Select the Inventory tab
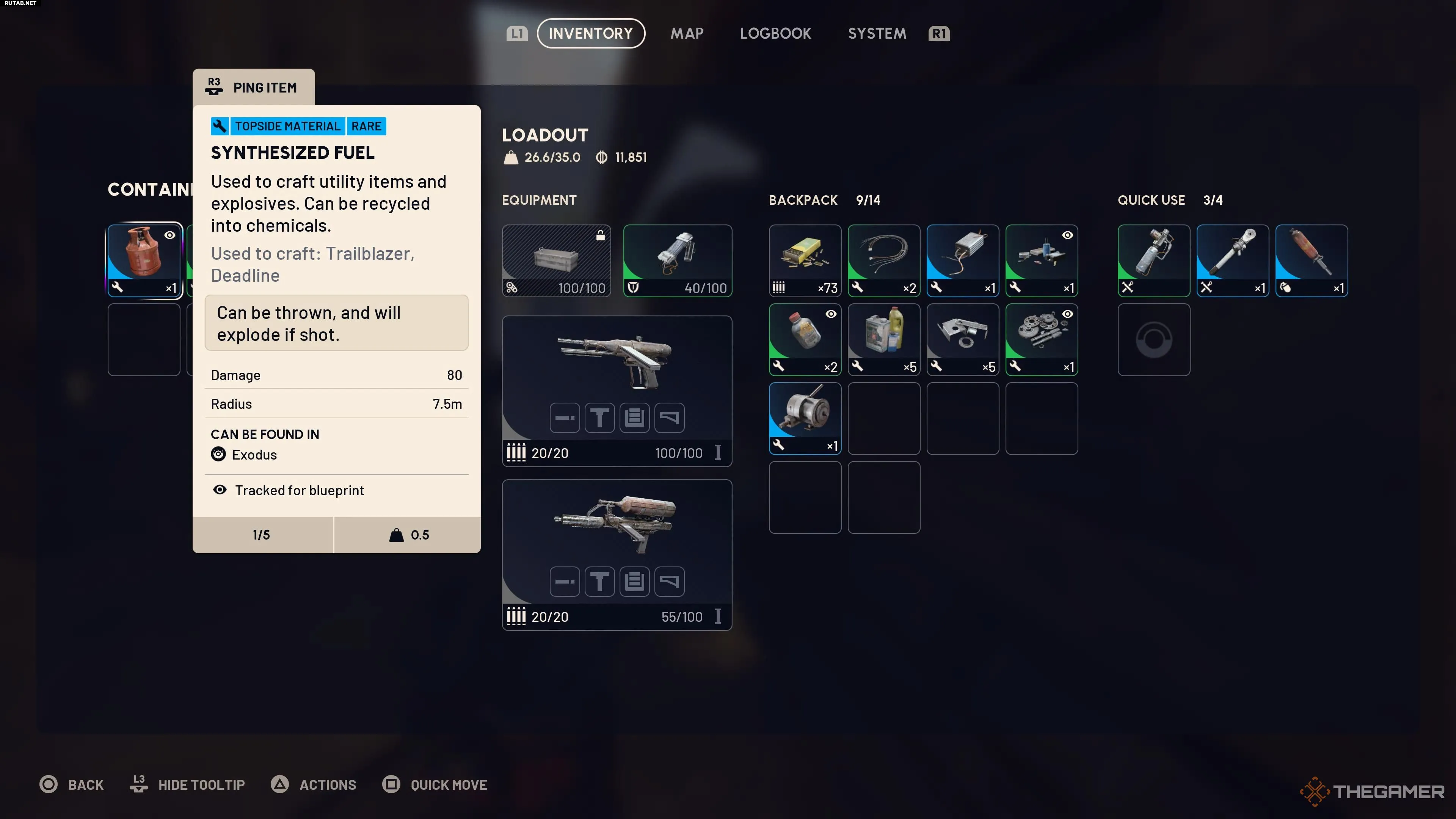Screen dimensions: 1456x819 pos(591,33)
